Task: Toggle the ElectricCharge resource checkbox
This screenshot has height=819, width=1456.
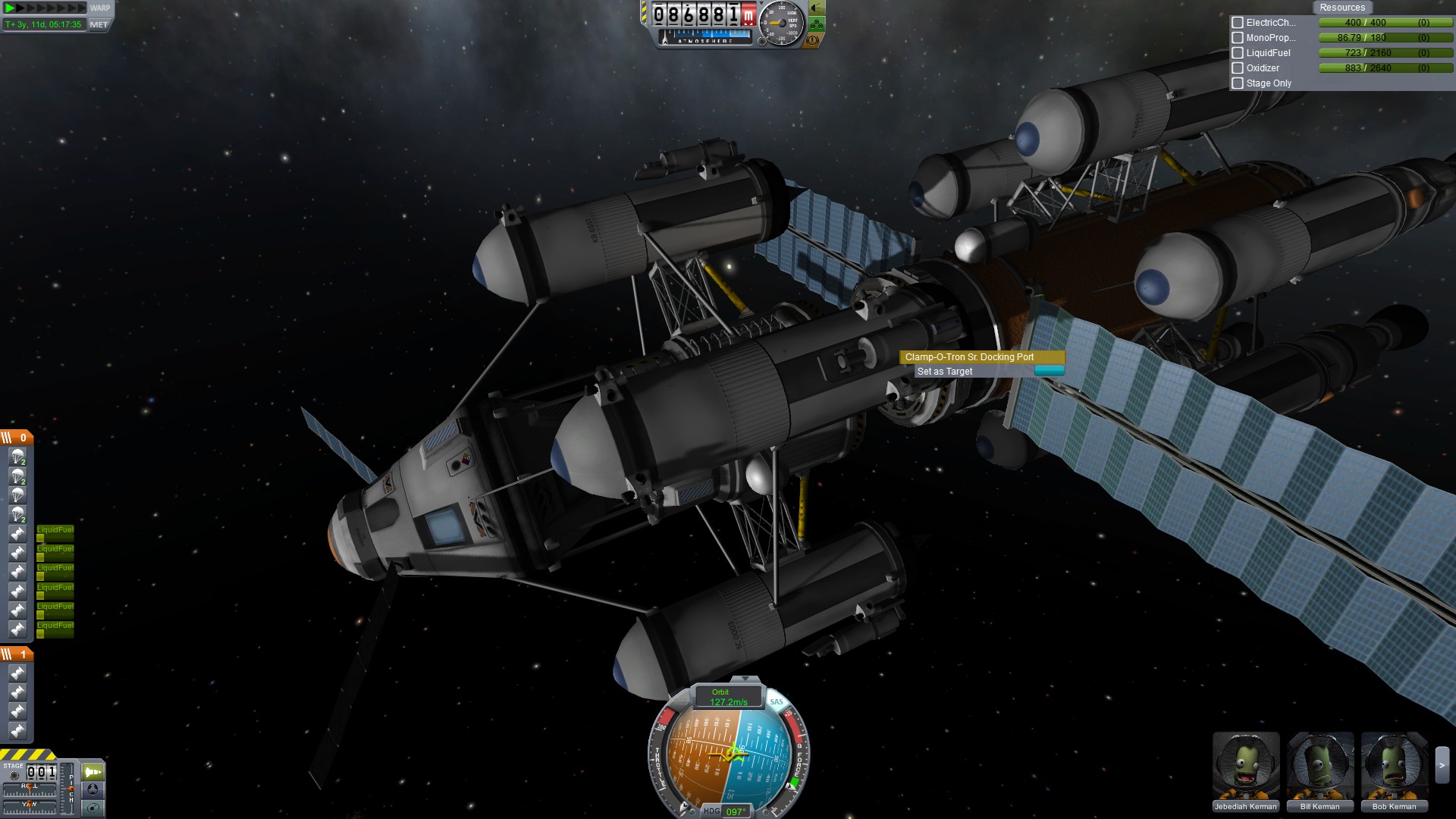Action: 1238,23
